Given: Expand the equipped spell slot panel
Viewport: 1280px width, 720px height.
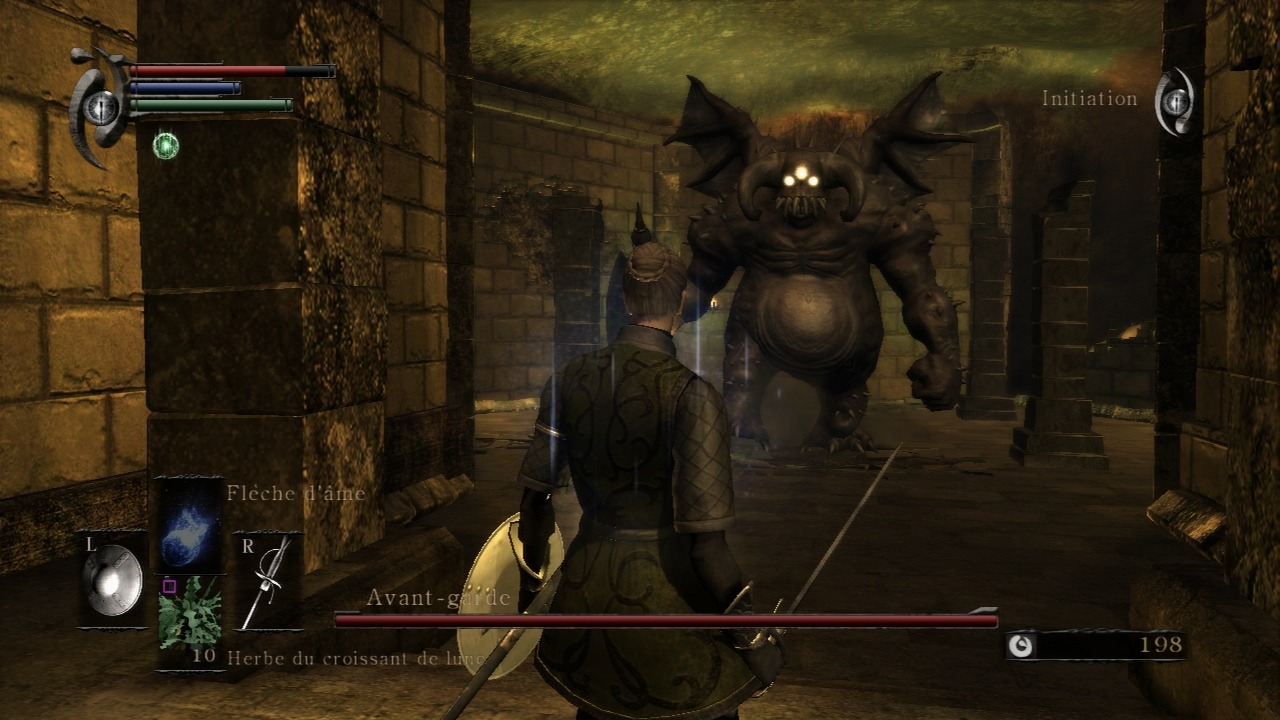Looking at the screenshot, I should [x=191, y=524].
